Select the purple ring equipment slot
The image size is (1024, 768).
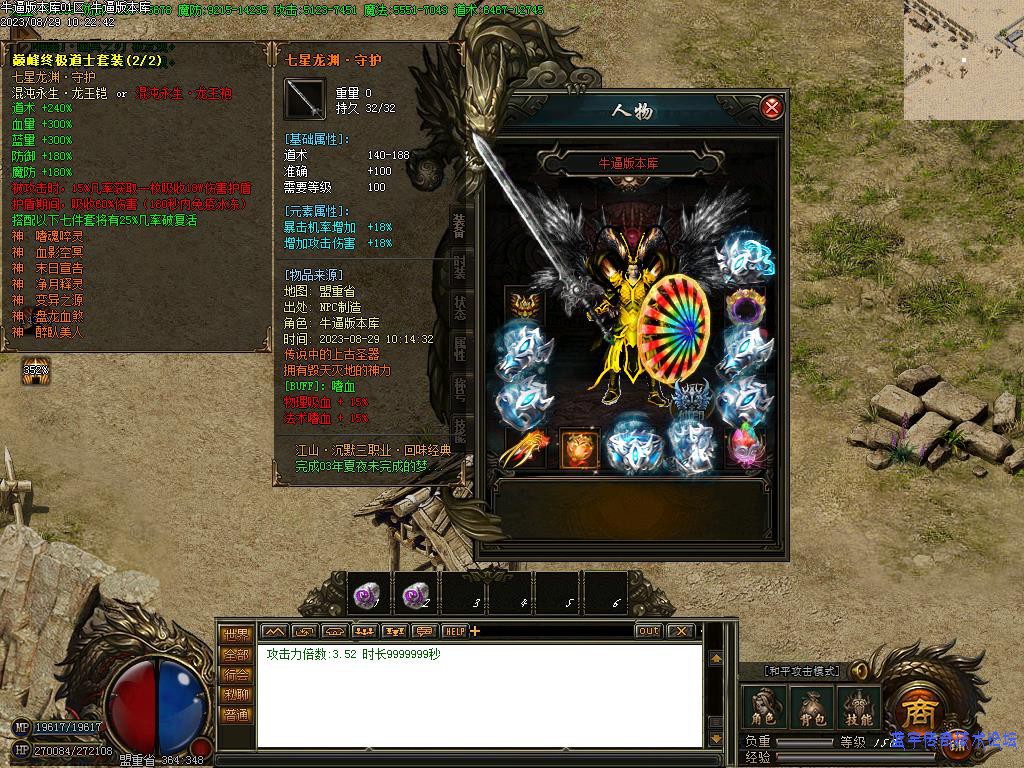click(745, 307)
